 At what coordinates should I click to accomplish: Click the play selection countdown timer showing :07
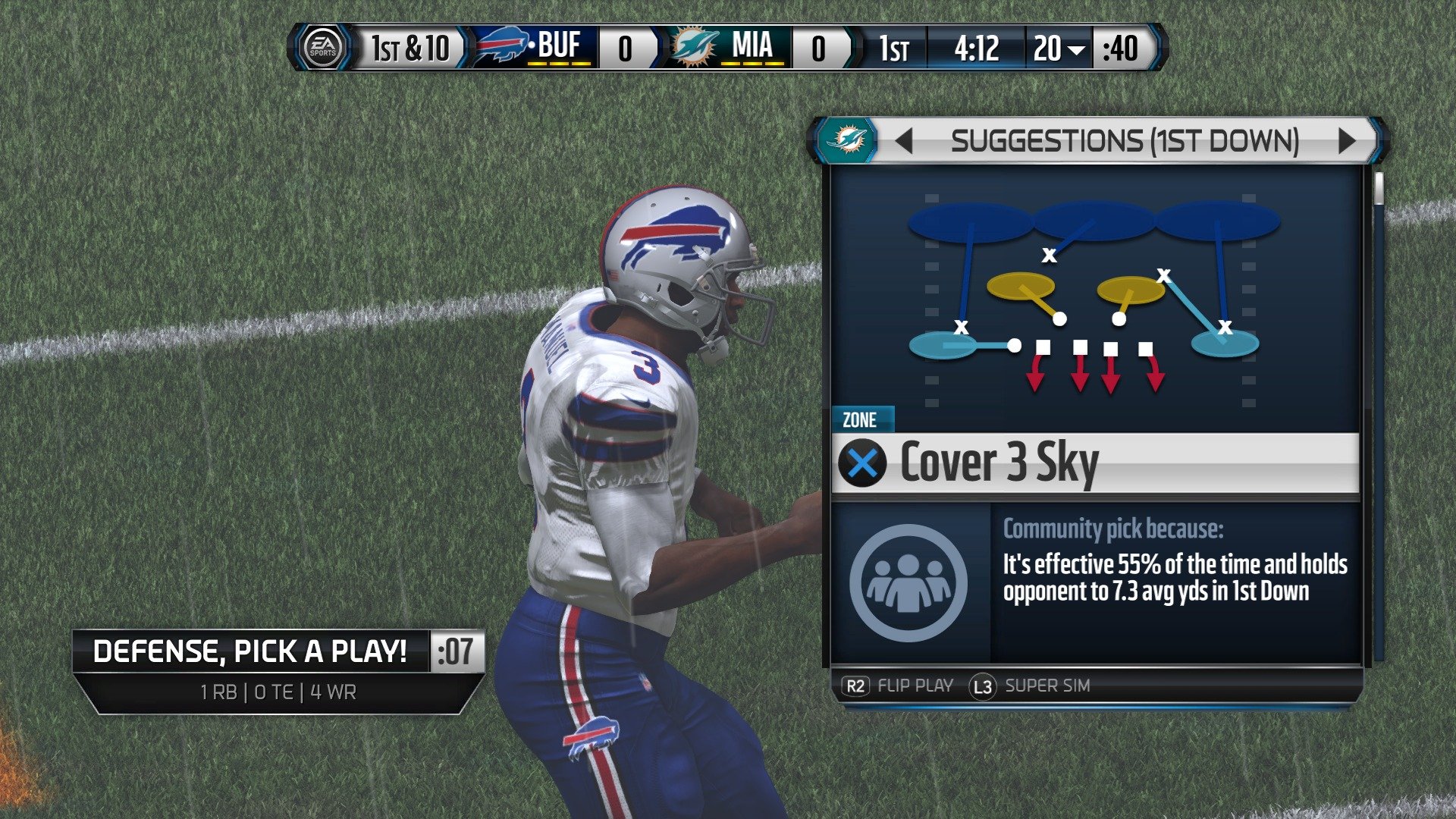tap(457, 651)
